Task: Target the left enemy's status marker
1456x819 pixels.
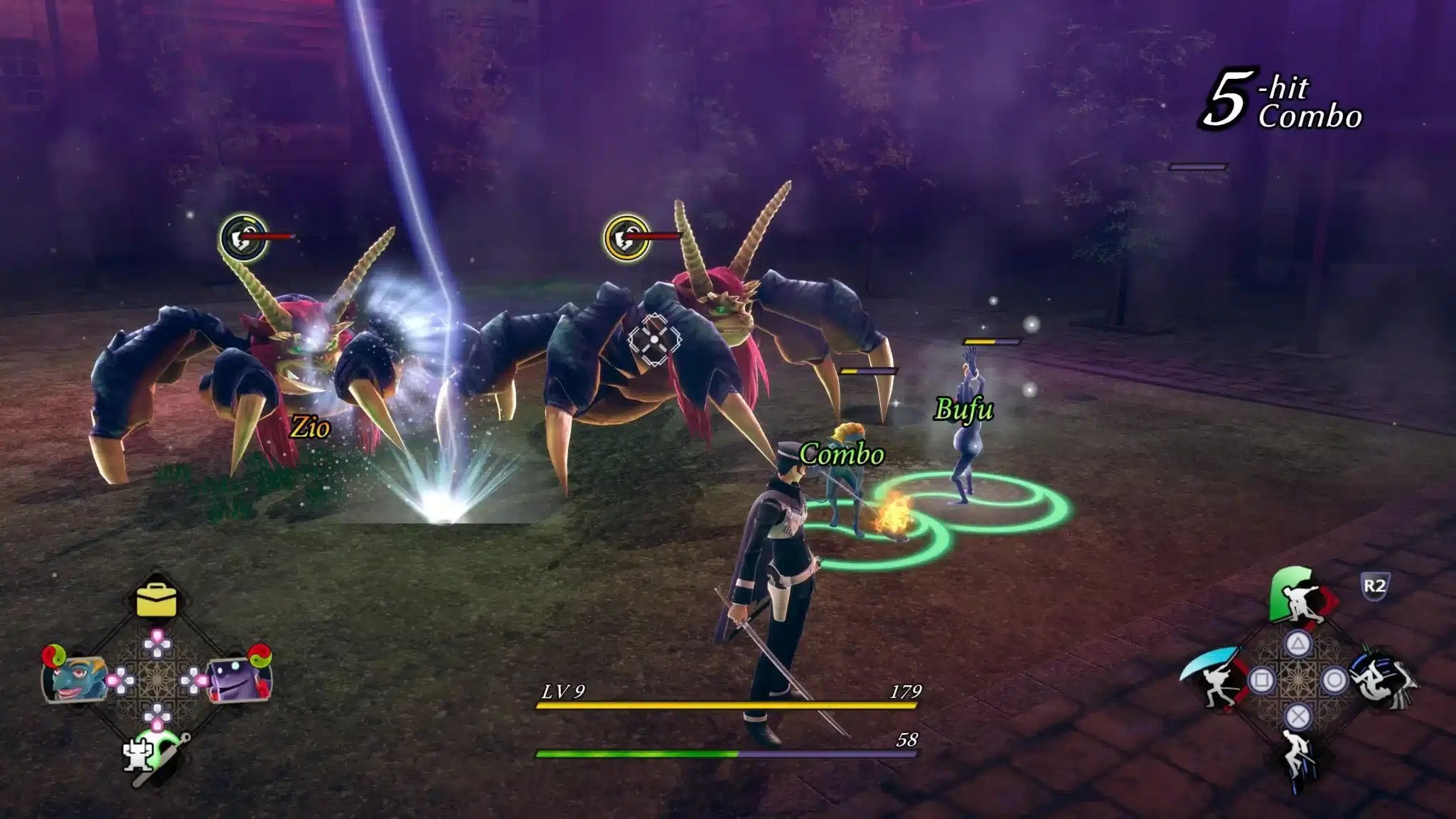Action: pyautogui.click(x=242, y=237)
